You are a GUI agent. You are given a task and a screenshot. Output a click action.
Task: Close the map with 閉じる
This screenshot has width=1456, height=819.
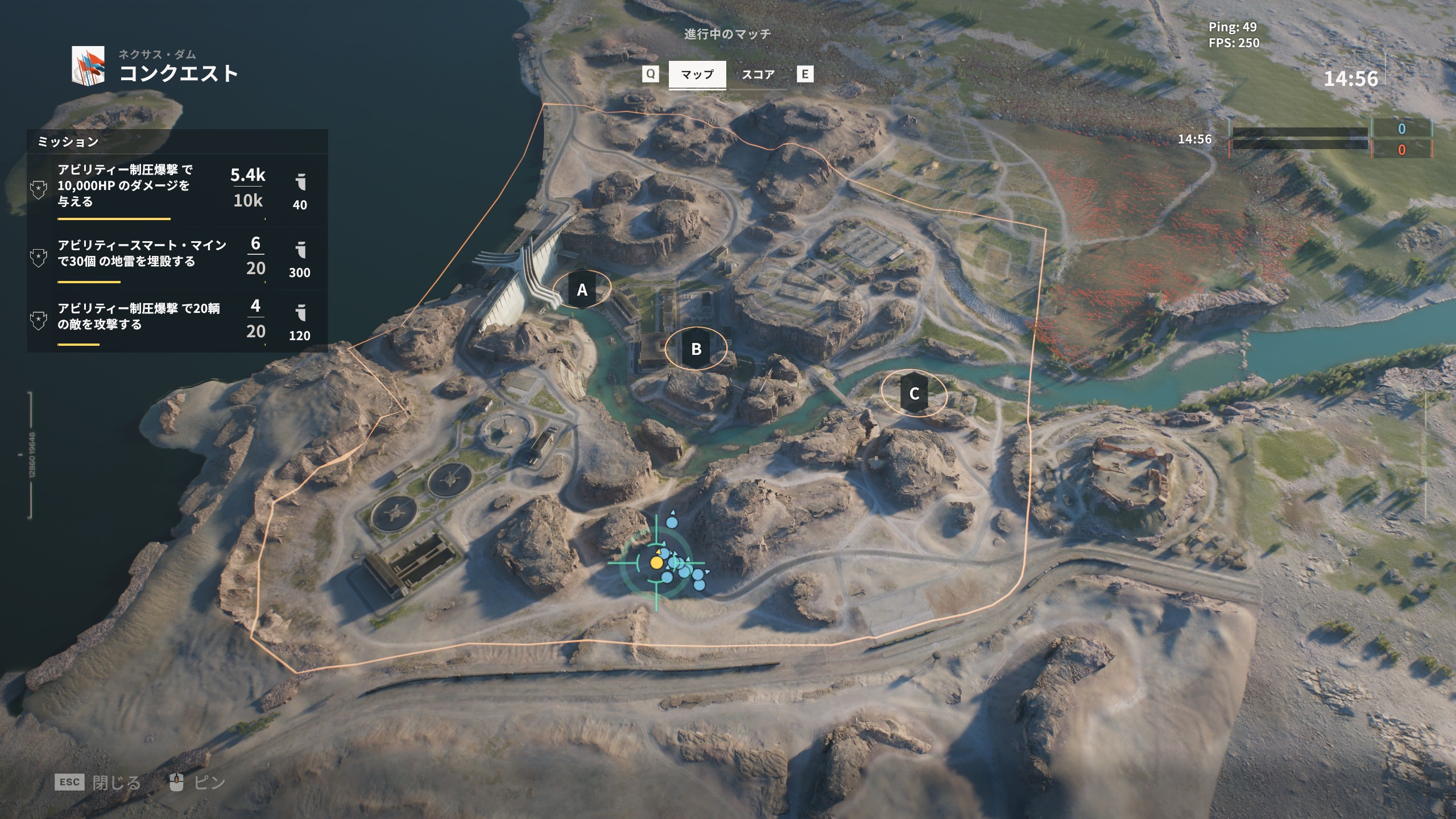pyautogui.click(x=115, y=783)
